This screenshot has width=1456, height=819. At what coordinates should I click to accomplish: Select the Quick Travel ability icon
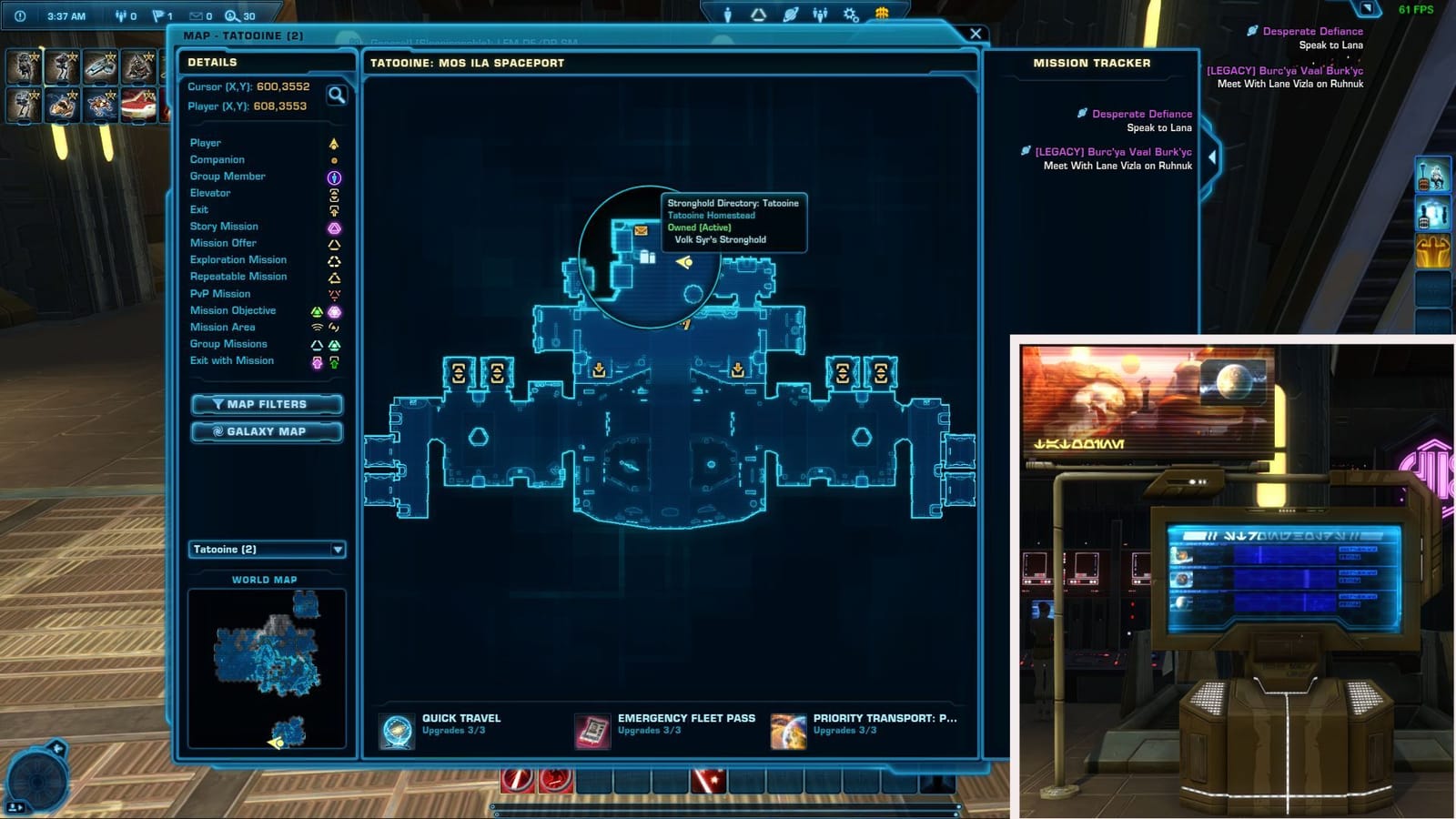tap(395, 728)
